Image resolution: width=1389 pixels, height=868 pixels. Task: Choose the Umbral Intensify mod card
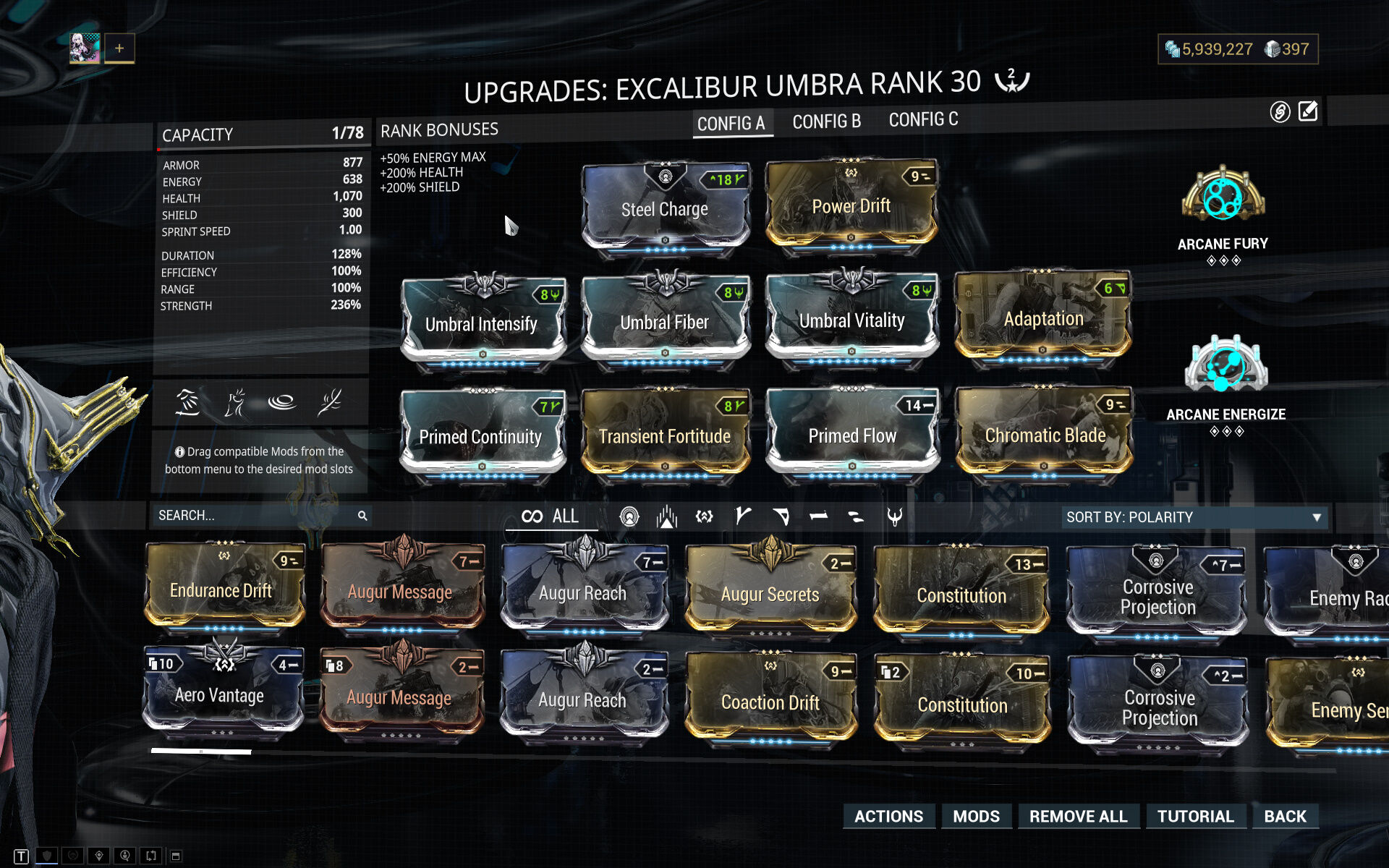pos(482,323)
